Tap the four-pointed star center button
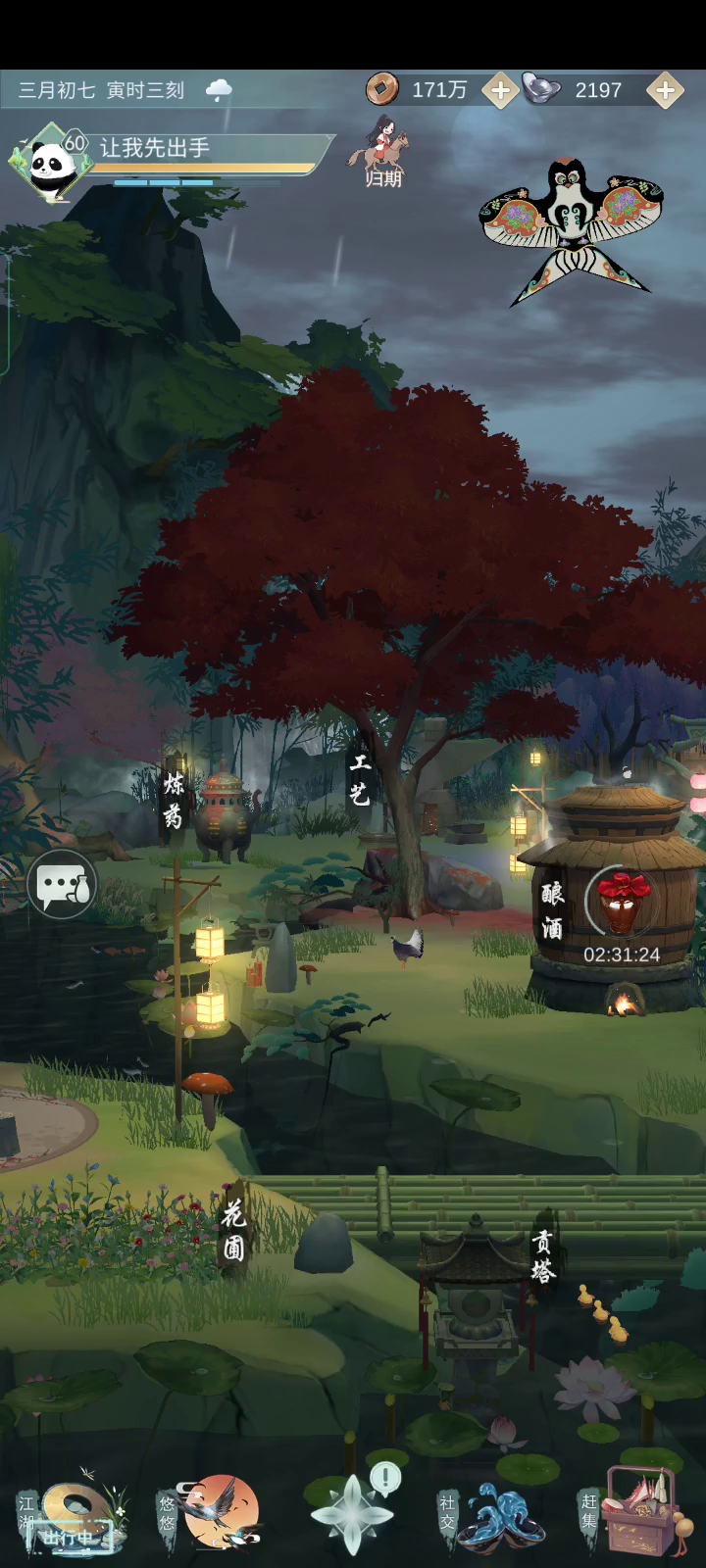 (x=352, y=1515)
